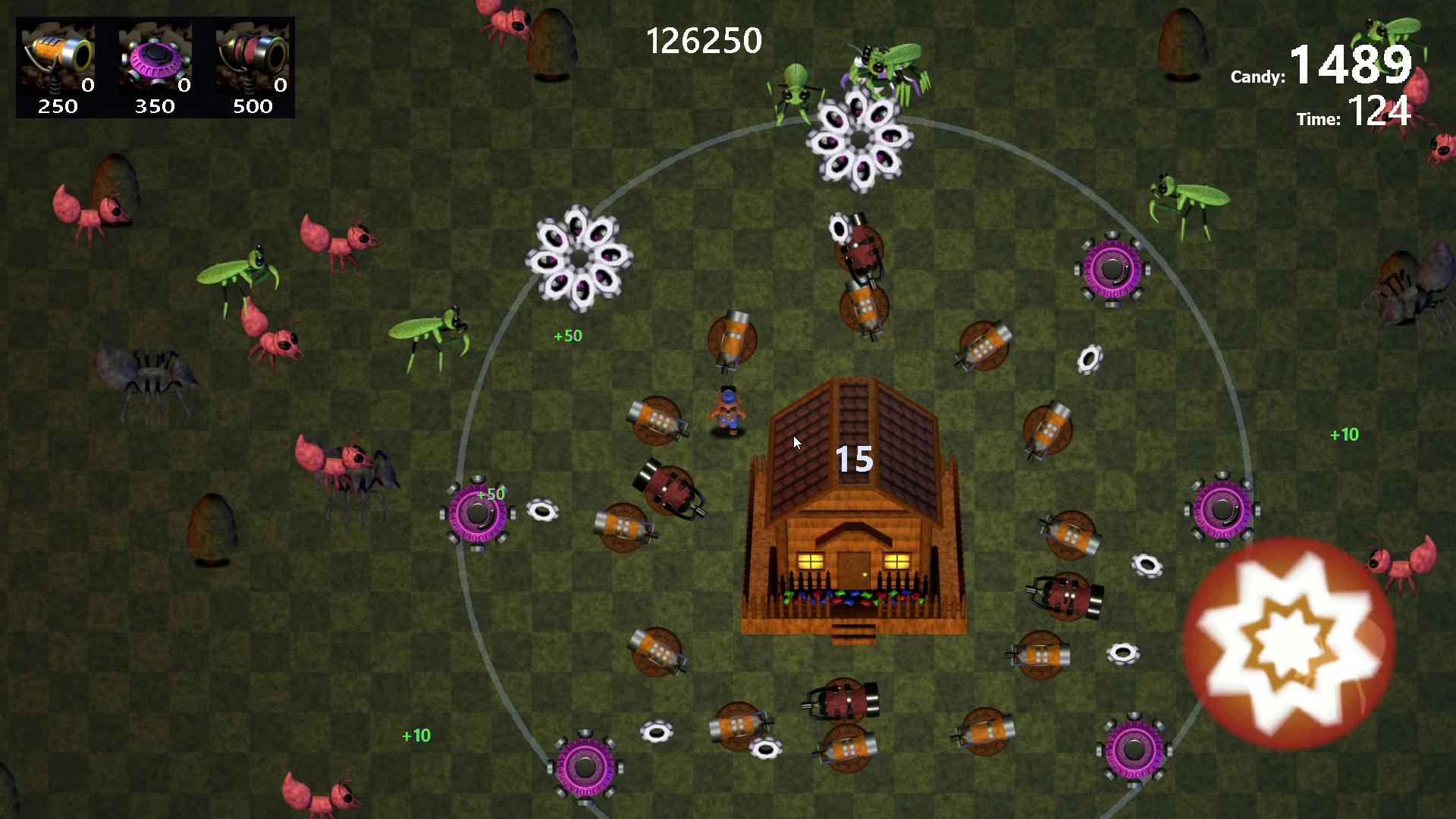The image size is (1456, 819).
Task: Select the purple spinner turret costing 350
Action: tap(154, 57)
